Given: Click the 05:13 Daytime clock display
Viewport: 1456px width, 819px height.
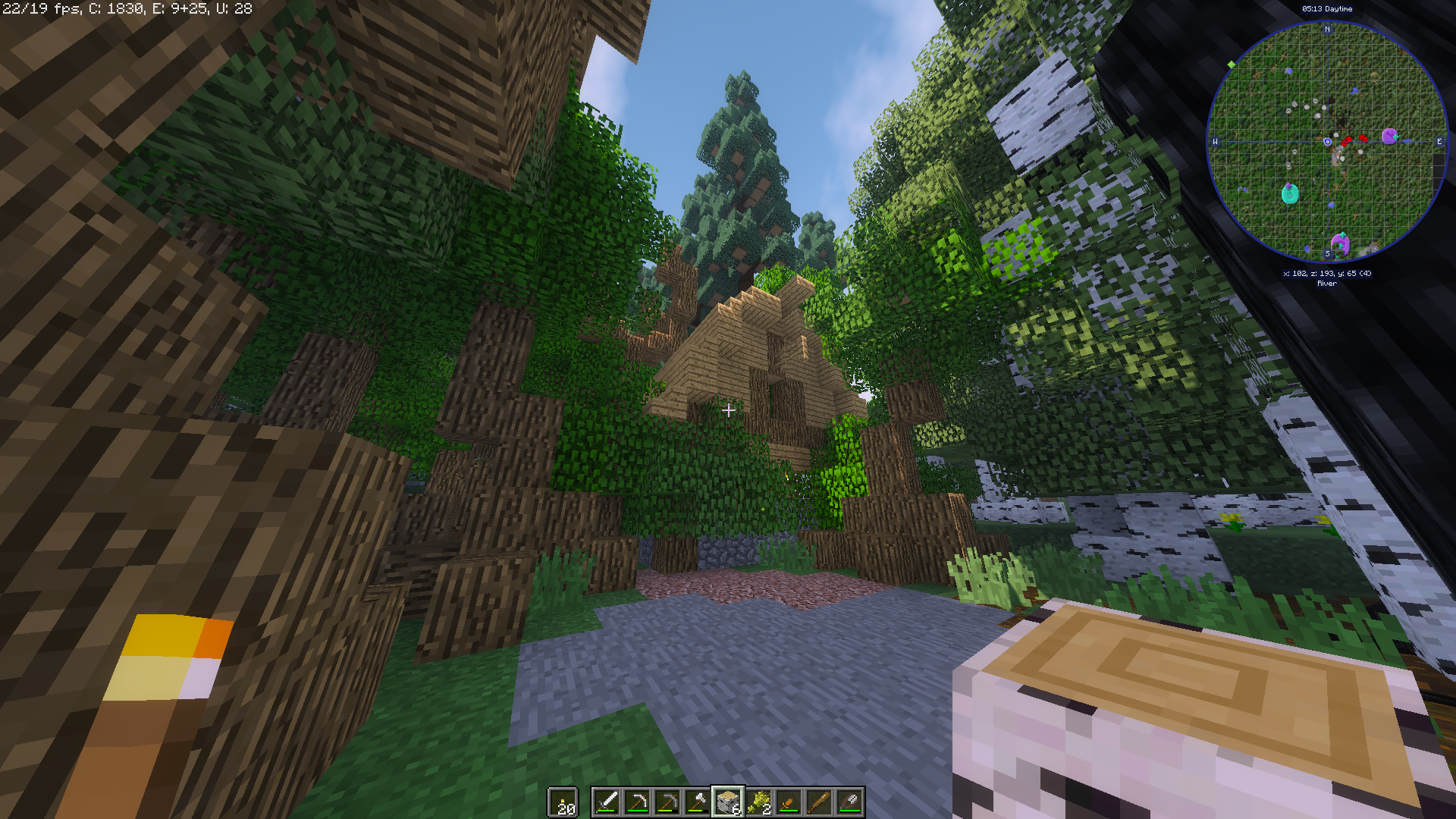Looking at the screenshot, I should point(1327,8).
